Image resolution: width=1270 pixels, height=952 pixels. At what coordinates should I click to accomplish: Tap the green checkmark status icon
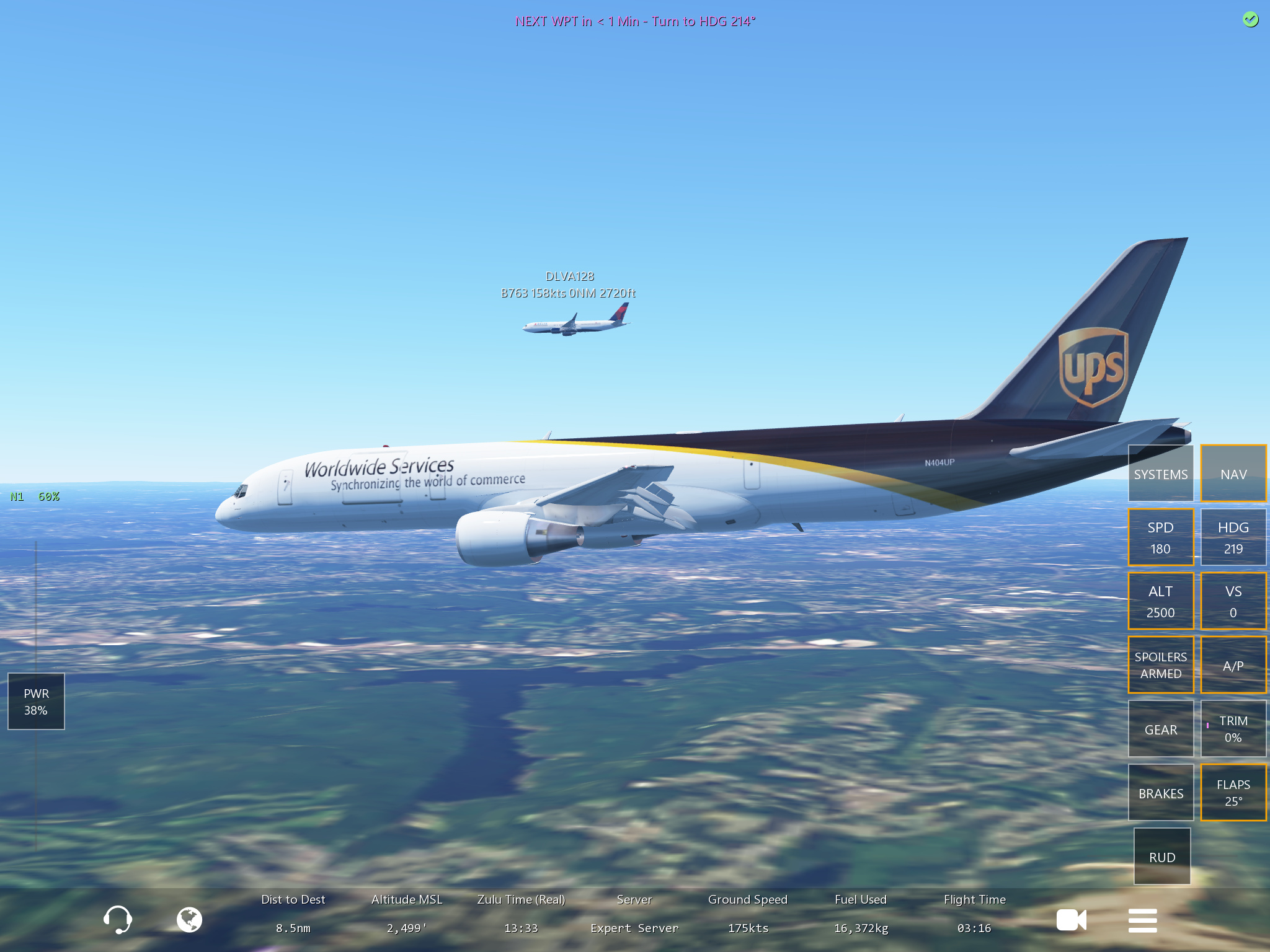click(1250, 20)
